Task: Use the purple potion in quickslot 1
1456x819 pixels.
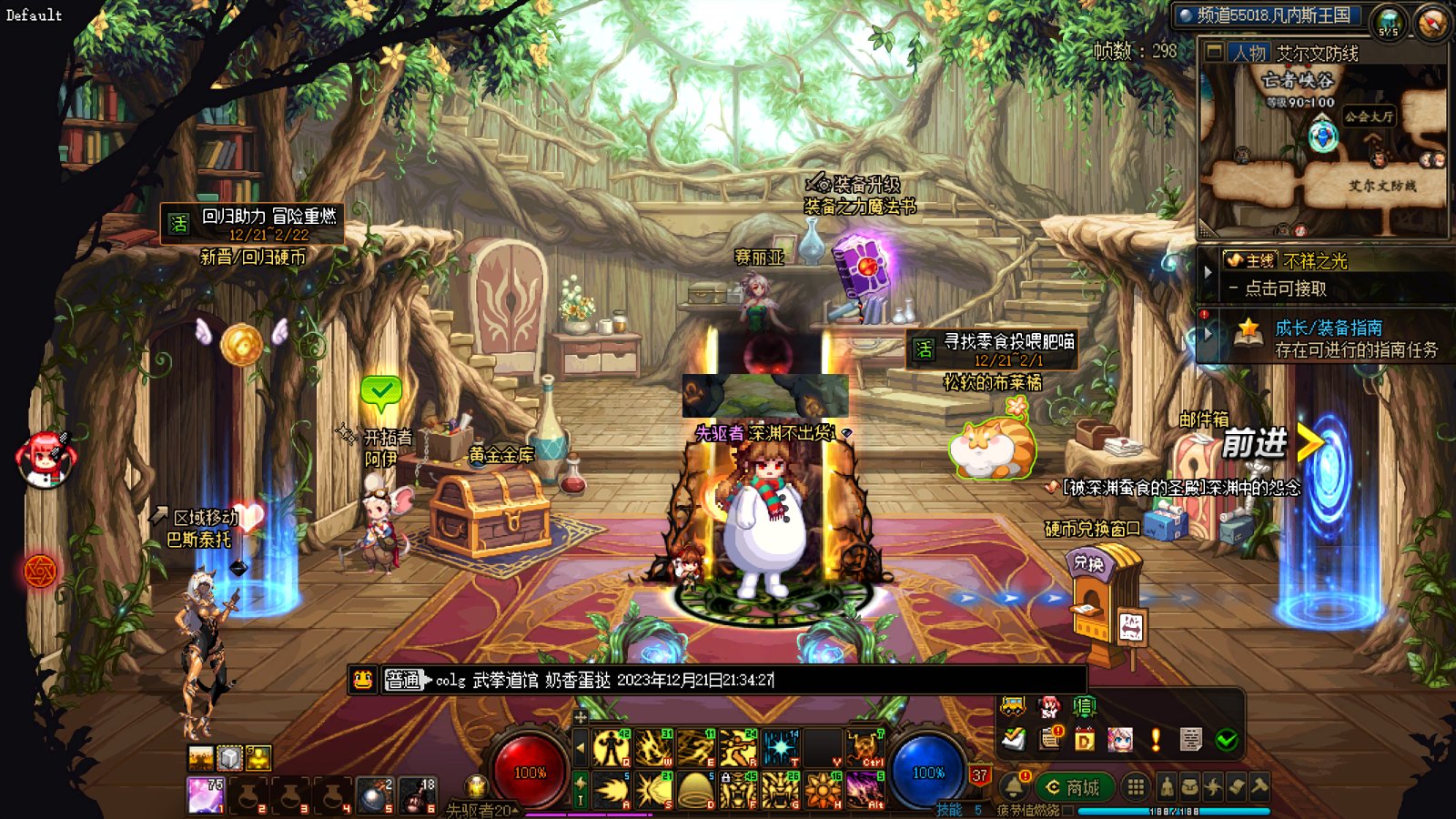Action: tap(206, 794)
